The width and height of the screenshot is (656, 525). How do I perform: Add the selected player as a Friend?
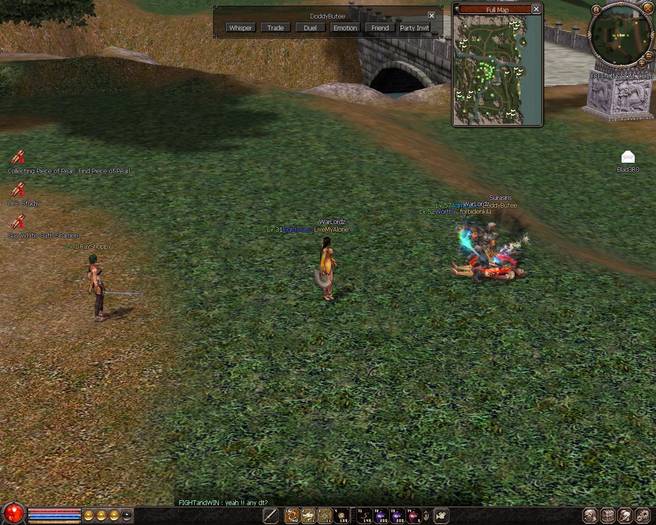tap(378, 28)
